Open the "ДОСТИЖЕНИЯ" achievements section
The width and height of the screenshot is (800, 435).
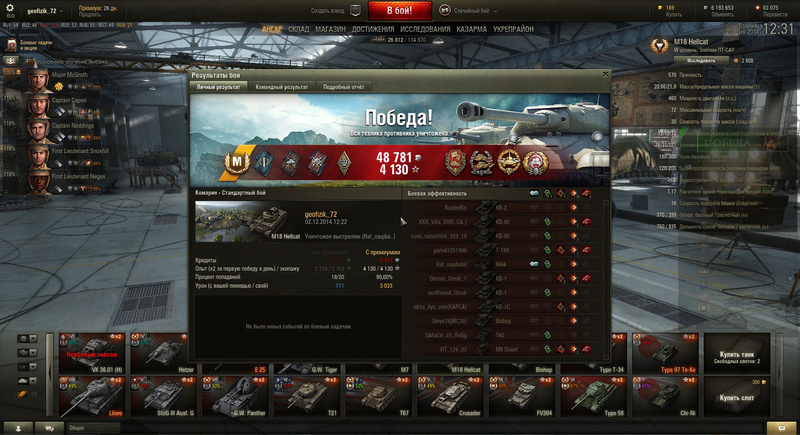tap(373, 29)
